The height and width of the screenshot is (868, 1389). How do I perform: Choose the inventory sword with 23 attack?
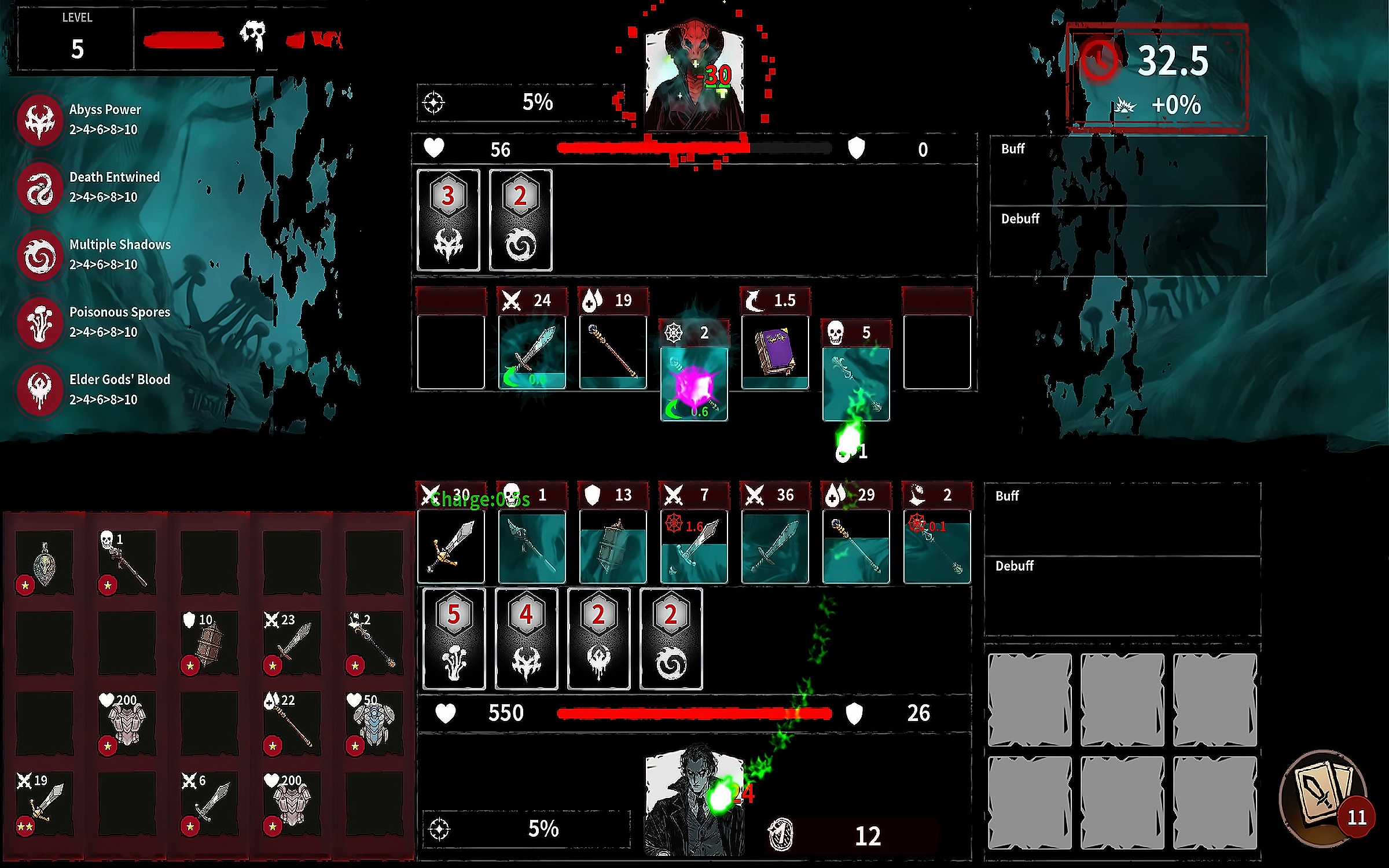click(292, 642)
